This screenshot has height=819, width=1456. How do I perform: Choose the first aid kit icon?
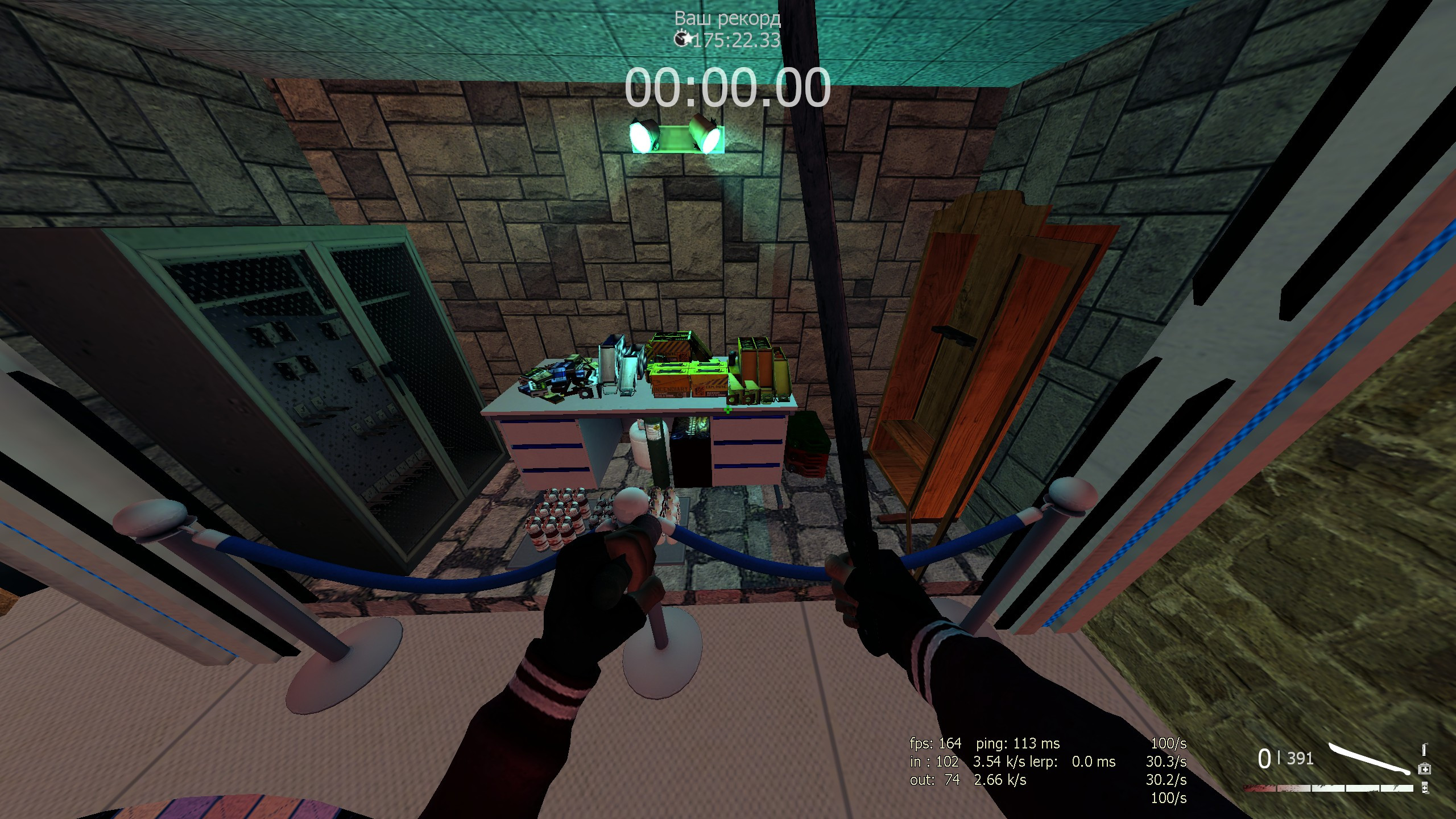pos(1424,769)
